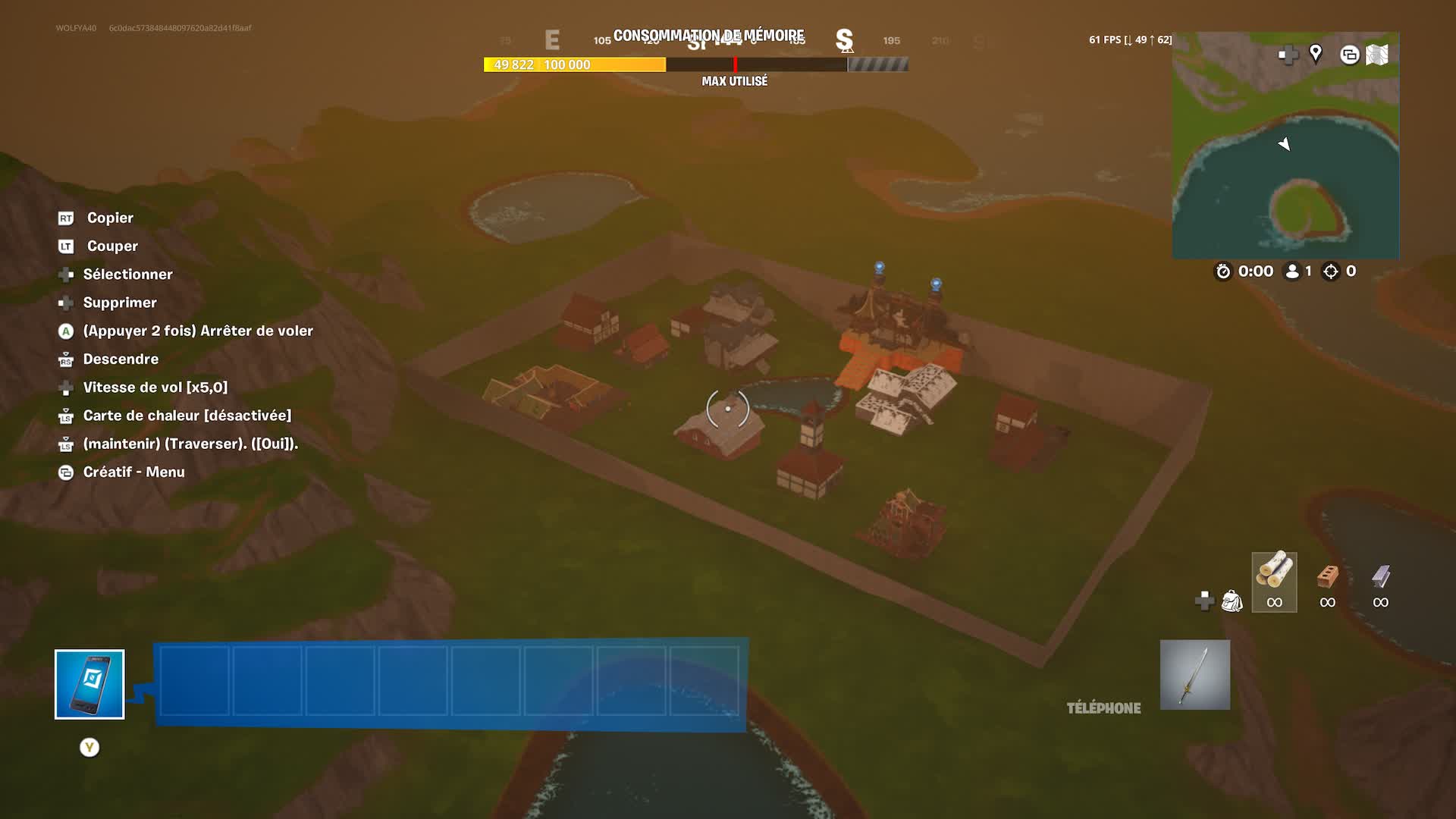Open the backpack inventory icon
1456x819 pixels.
coord(1232,601)
